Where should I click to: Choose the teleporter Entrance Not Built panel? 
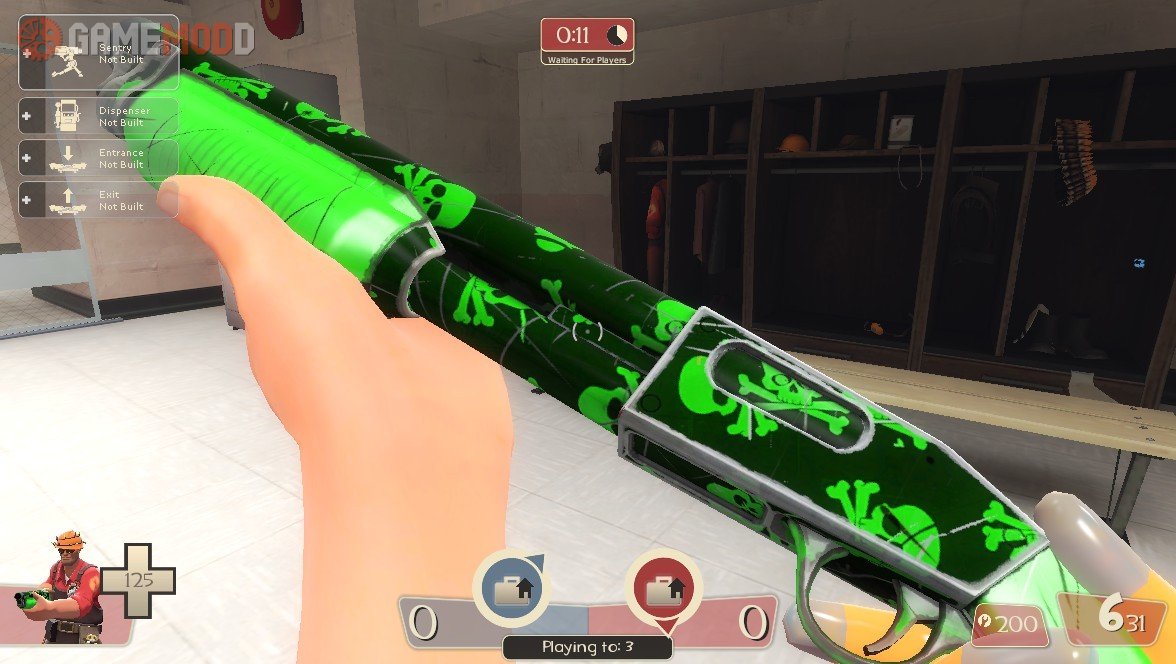(x=98, y=158)
